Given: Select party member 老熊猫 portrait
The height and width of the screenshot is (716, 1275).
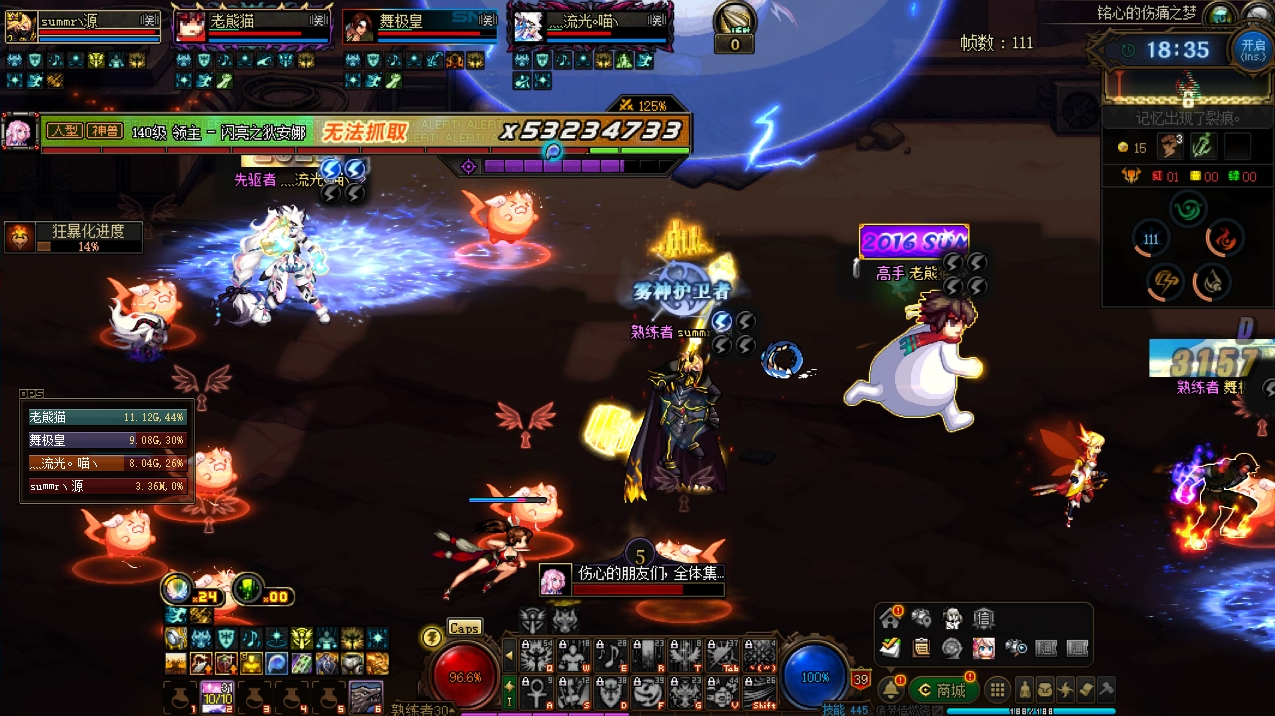Looking at the screenshot, I should [x=190, y=27].
